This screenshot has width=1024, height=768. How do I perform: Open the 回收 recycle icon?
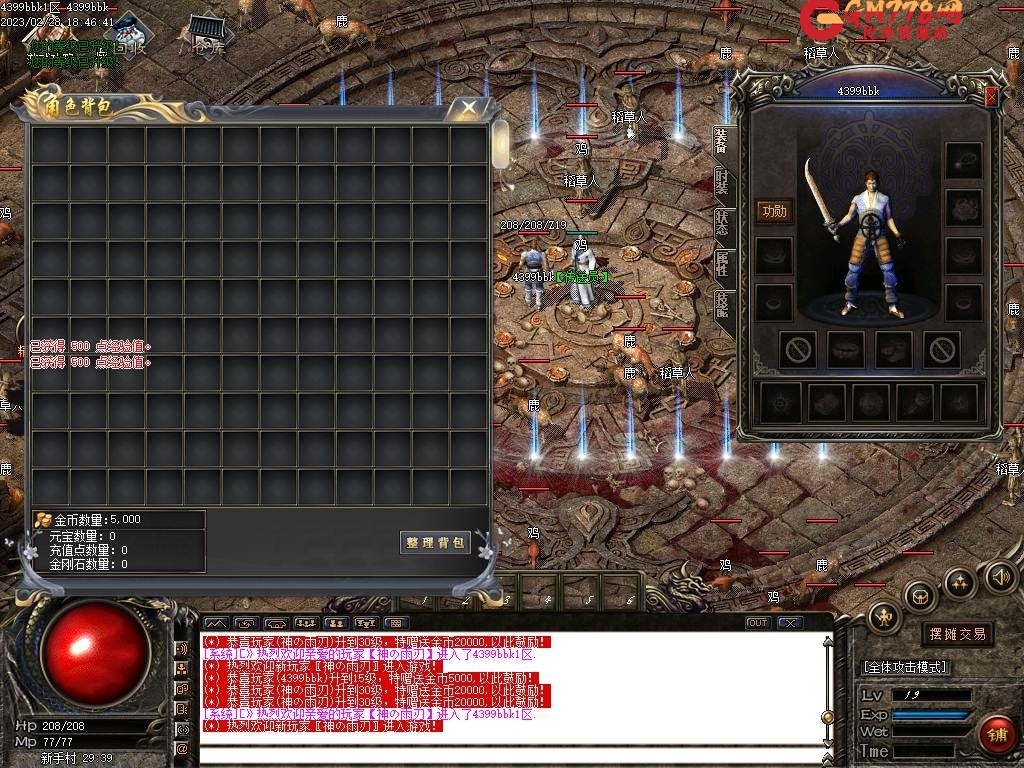127,34
